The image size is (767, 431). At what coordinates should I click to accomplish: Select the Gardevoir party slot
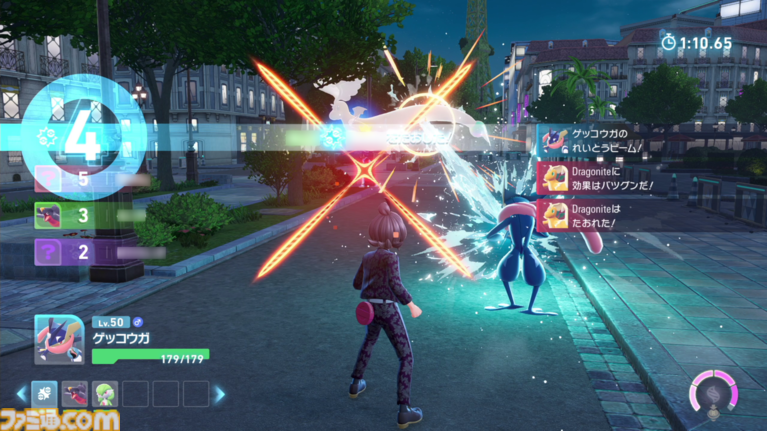pos(105,393)
